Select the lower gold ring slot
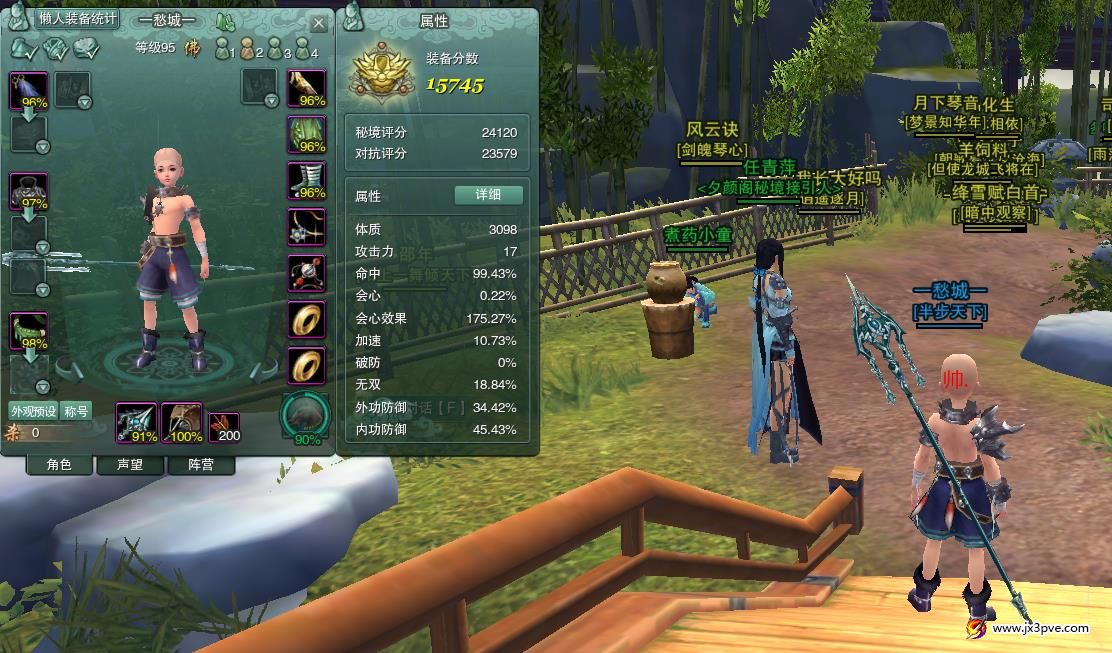This screenshot has width=1112, height=653. (307, 365)
